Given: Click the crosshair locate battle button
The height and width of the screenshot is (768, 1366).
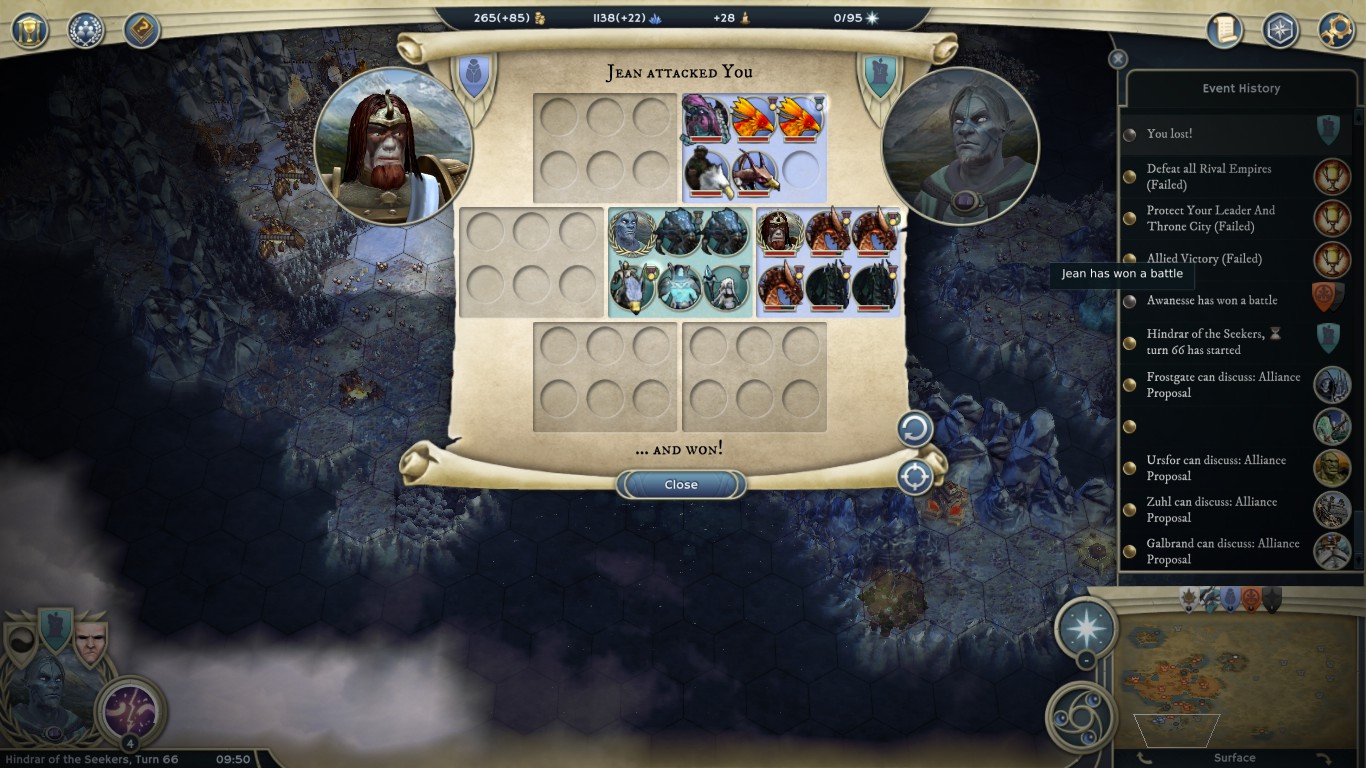Looking at the screenshot, I should tap(915, 477).
